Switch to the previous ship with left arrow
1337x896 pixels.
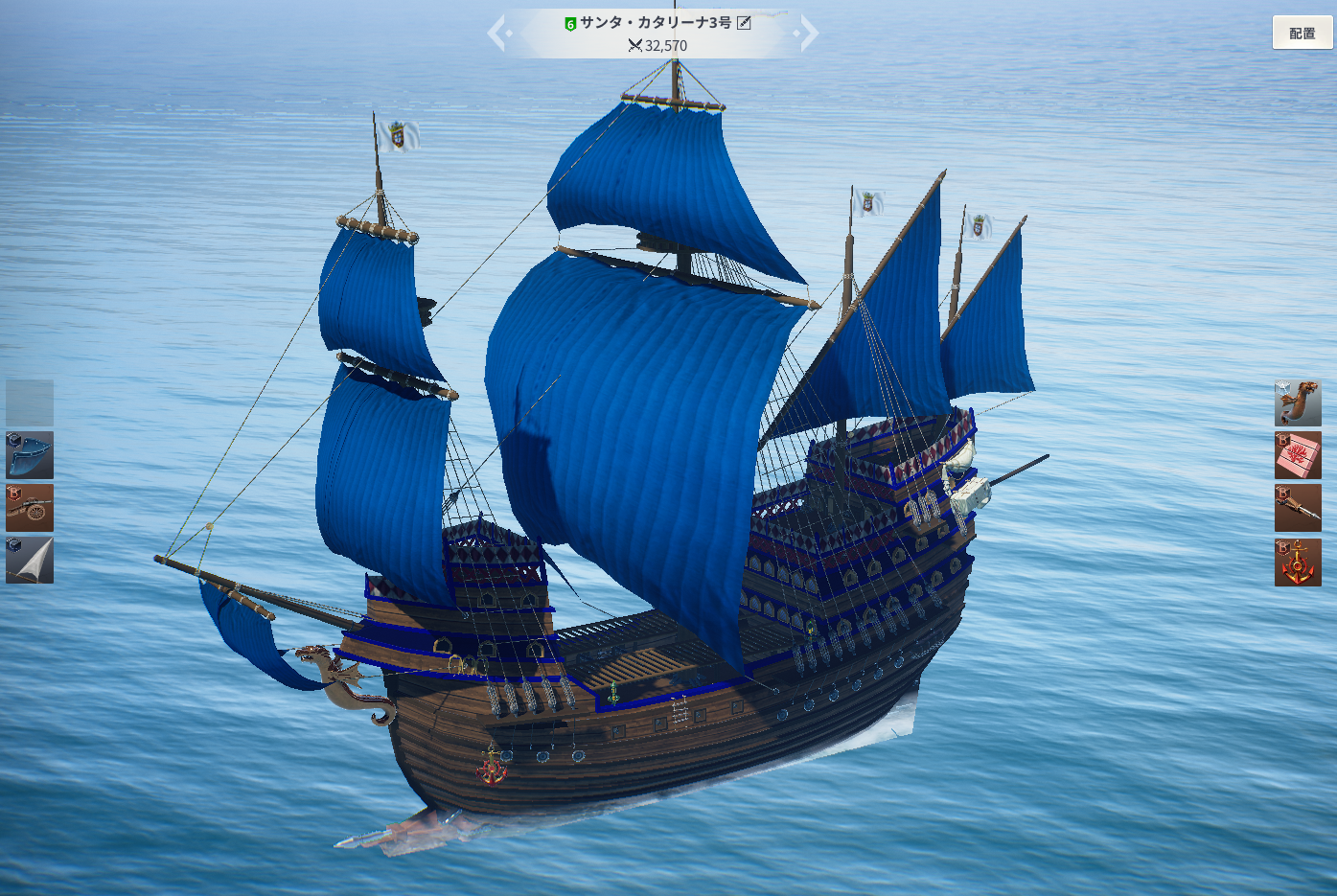(x=497, y=34)
